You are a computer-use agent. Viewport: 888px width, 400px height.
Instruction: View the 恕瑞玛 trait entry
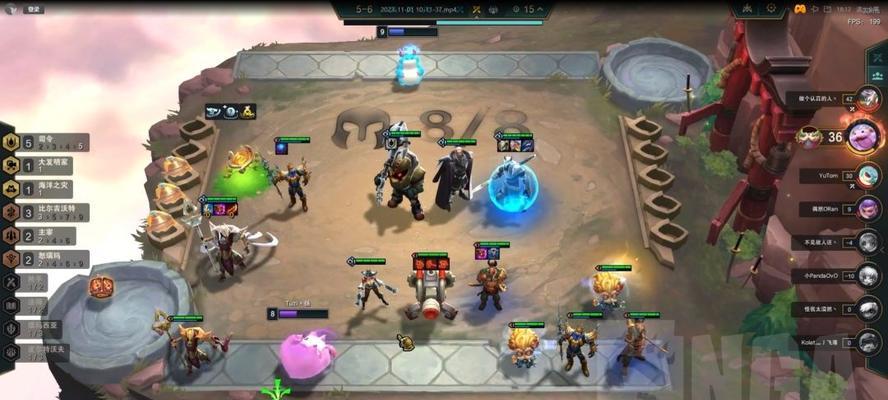45,260
